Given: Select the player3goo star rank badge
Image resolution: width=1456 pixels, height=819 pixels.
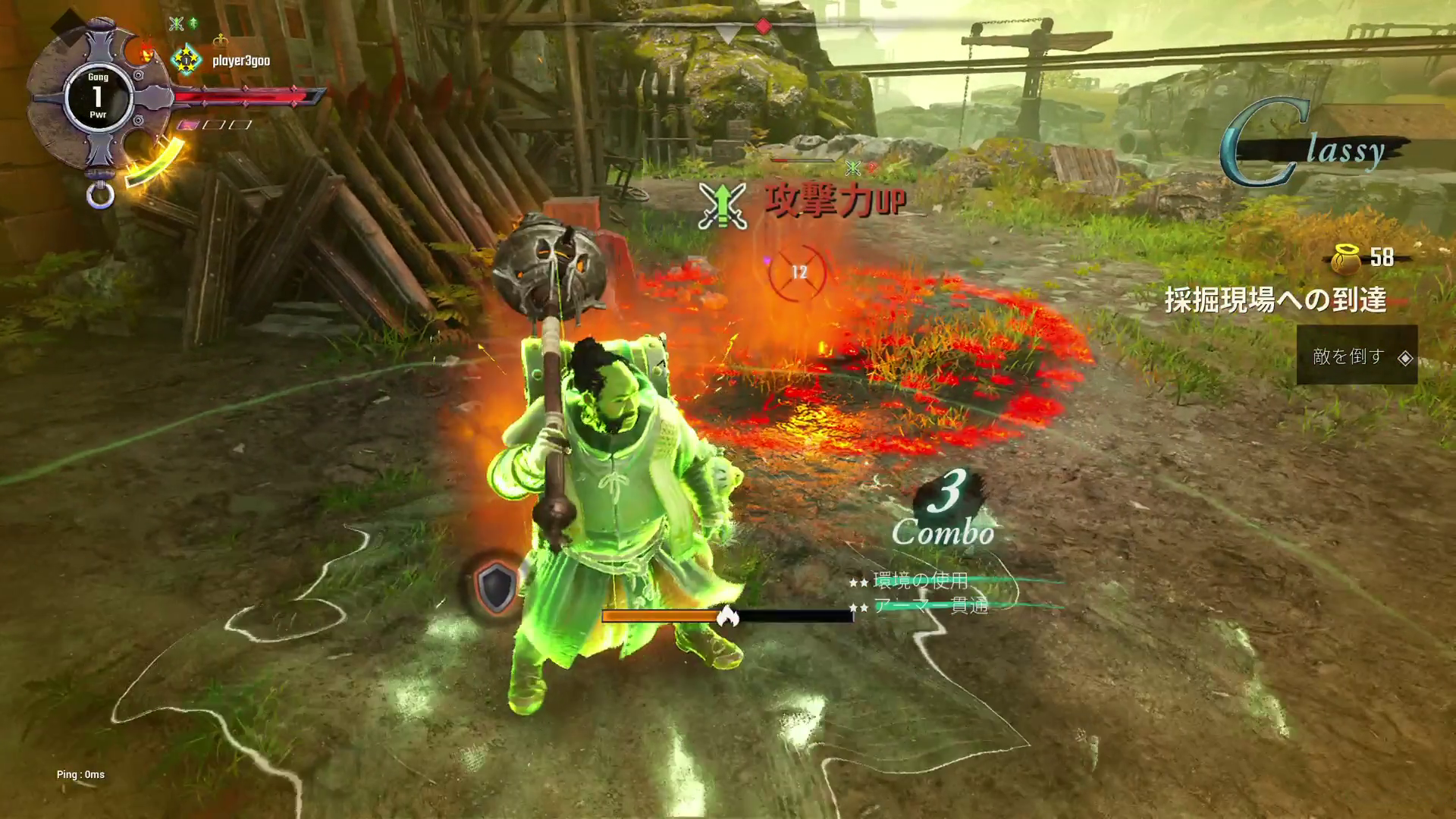Looking at the screenshot, I should pos(185,60).
